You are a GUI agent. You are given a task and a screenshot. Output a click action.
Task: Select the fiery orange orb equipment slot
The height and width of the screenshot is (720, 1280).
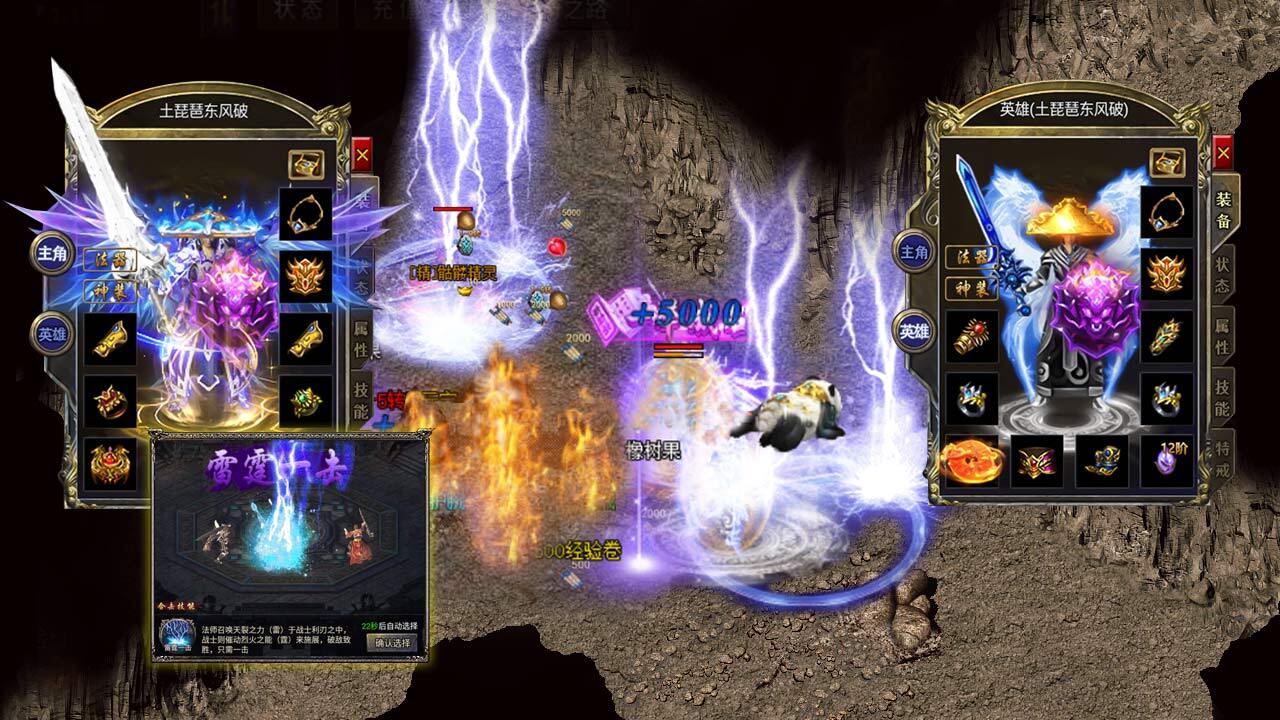coord(970,461)
